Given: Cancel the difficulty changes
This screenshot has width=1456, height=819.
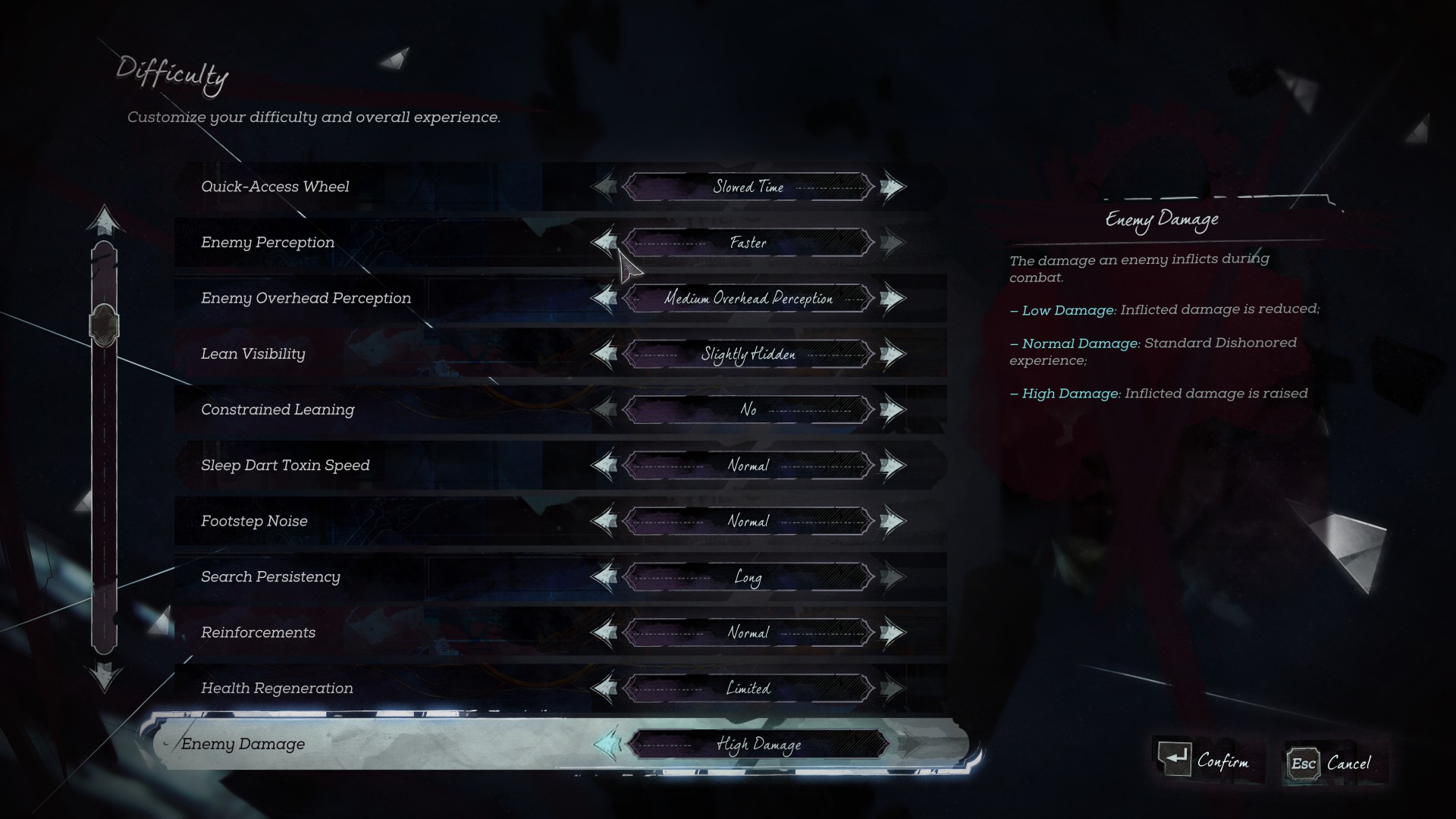Looking at the screenshot, I should point(1330,763).
